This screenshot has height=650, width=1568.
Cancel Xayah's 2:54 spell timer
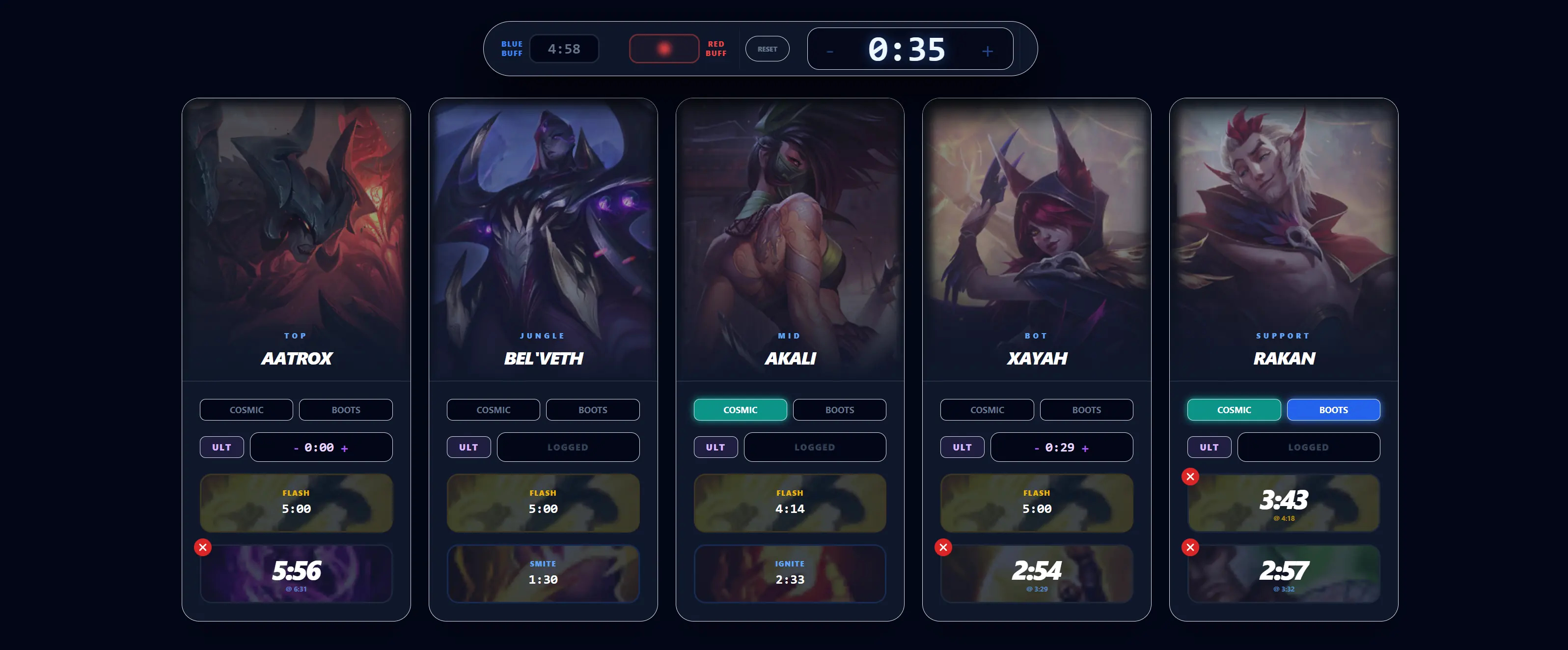click(x=943, y=547)
